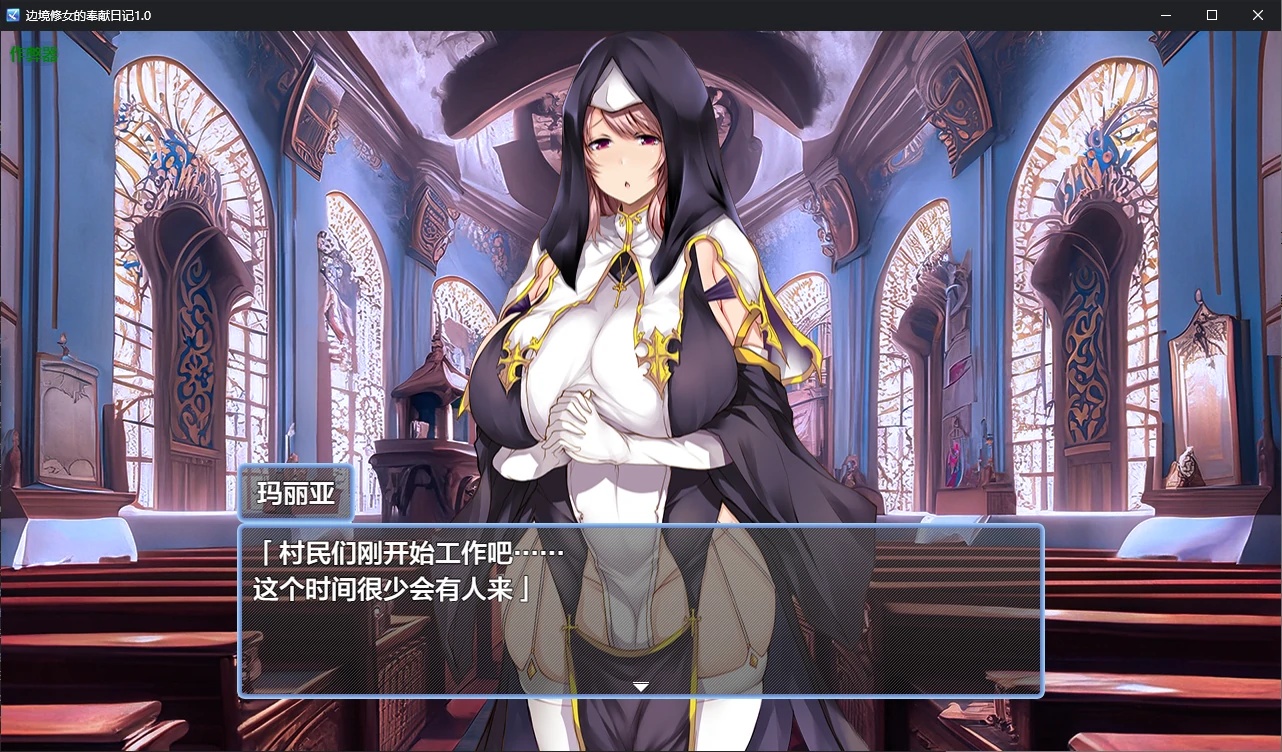Click the 玛丽亚 nameplate
The height and width of the screenshot is (752, 1282).
pos(296,492)
